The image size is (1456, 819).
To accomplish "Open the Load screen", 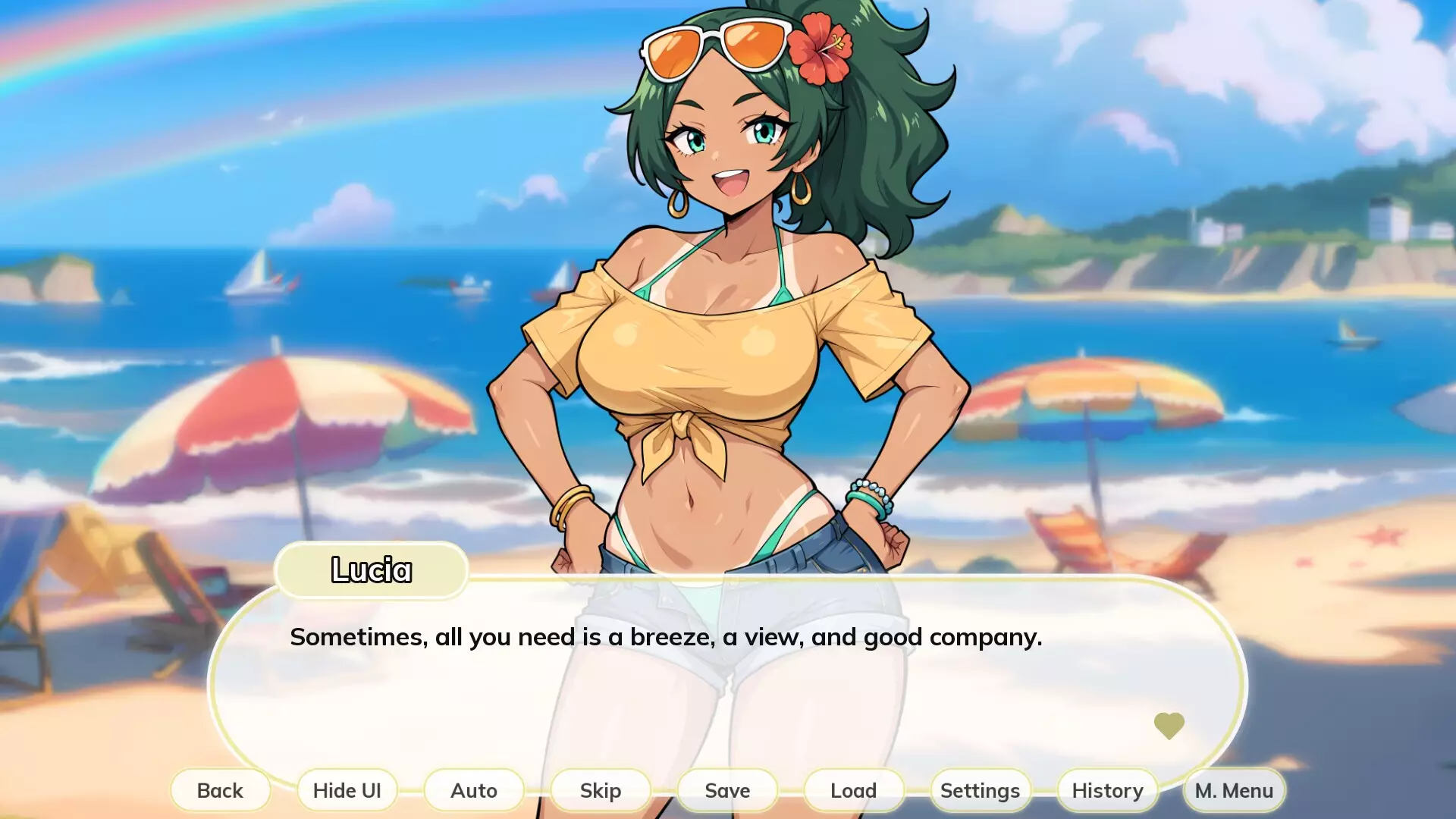I will pos(852,790).
